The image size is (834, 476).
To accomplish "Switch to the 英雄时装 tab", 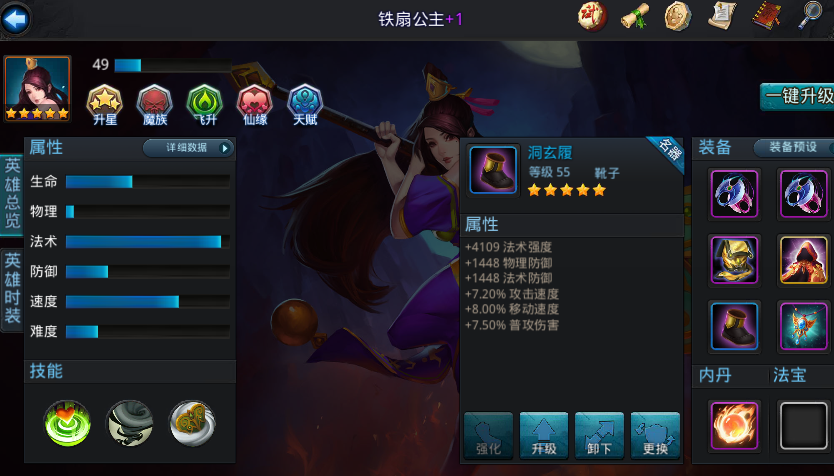I will 11,289.
